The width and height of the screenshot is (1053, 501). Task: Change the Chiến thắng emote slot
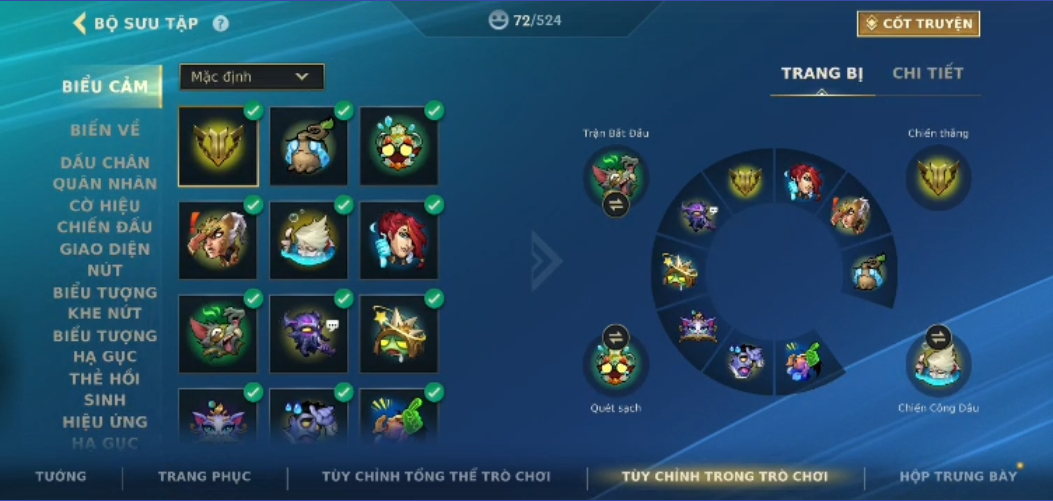(x=938, y=178)
